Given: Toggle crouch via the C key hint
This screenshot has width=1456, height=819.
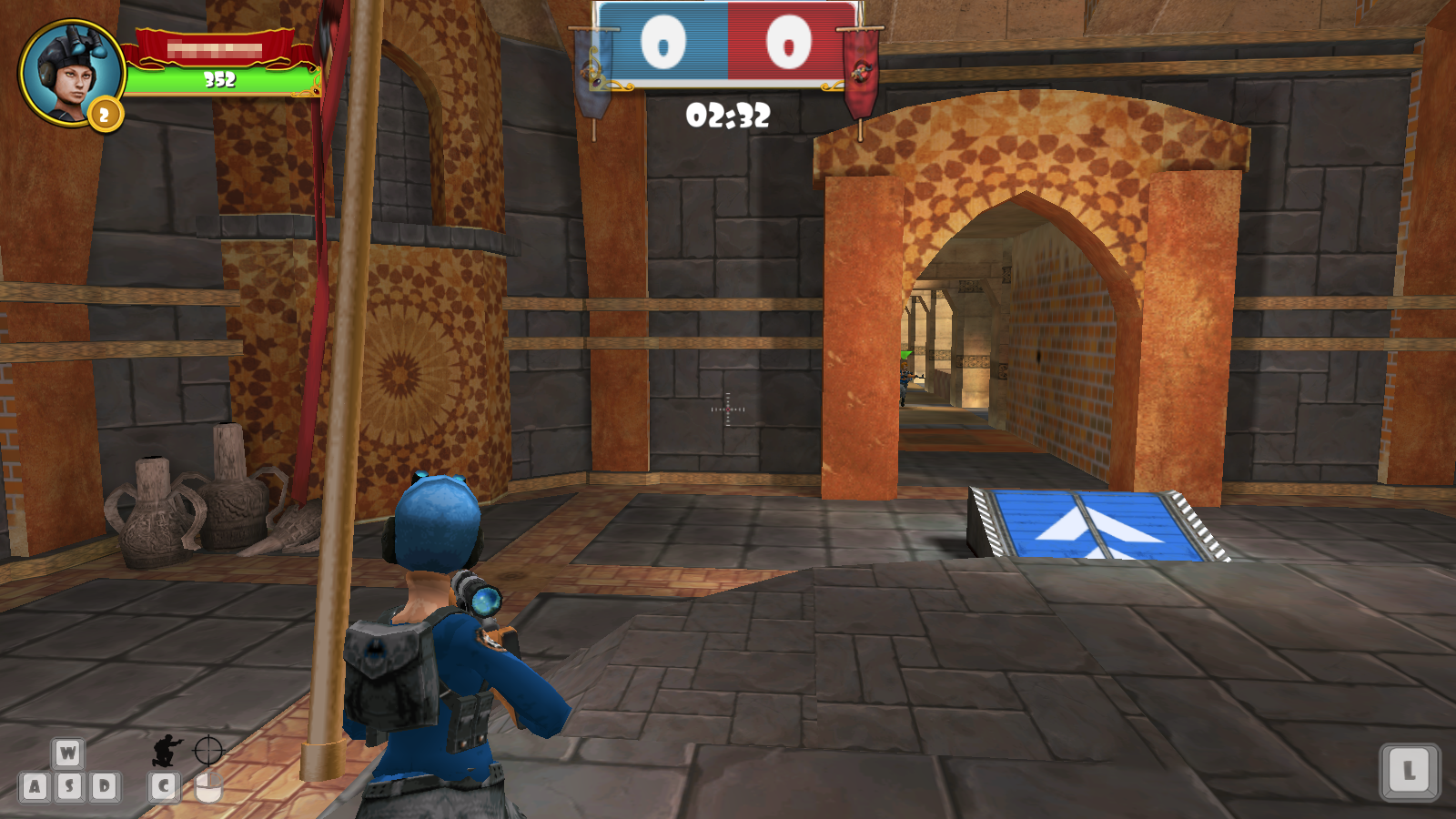Looking at the screenshot, I should 165,784.
